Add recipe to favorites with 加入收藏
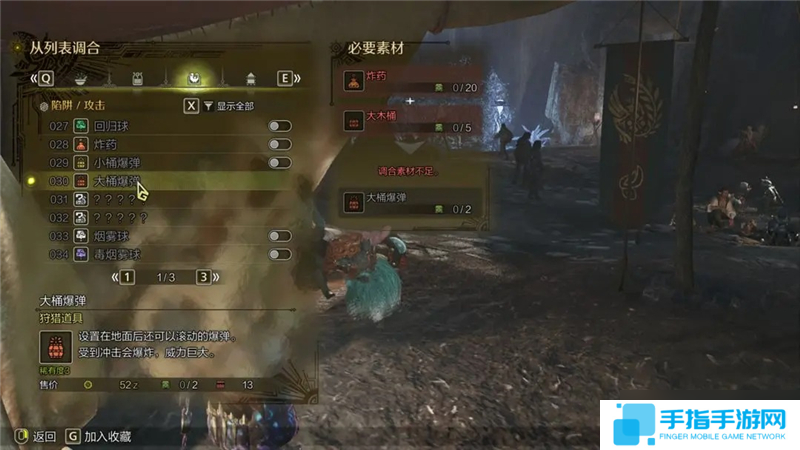The image size is (800, 450). pyautogui.click(x=98, y=436)
